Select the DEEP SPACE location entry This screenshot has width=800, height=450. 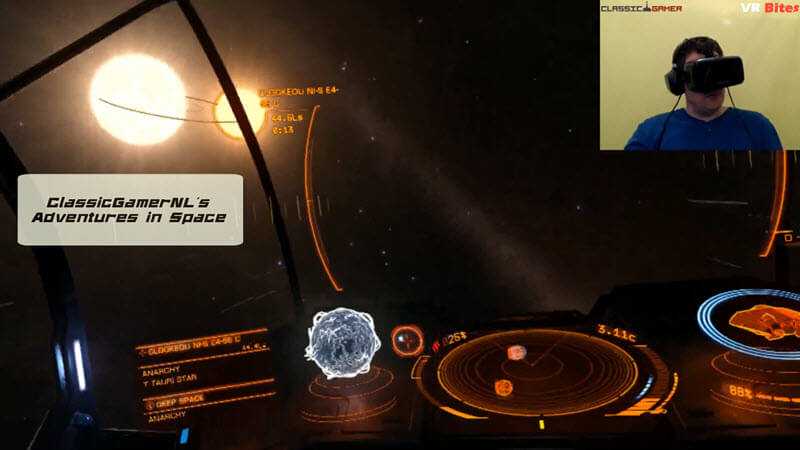(182, 402)
